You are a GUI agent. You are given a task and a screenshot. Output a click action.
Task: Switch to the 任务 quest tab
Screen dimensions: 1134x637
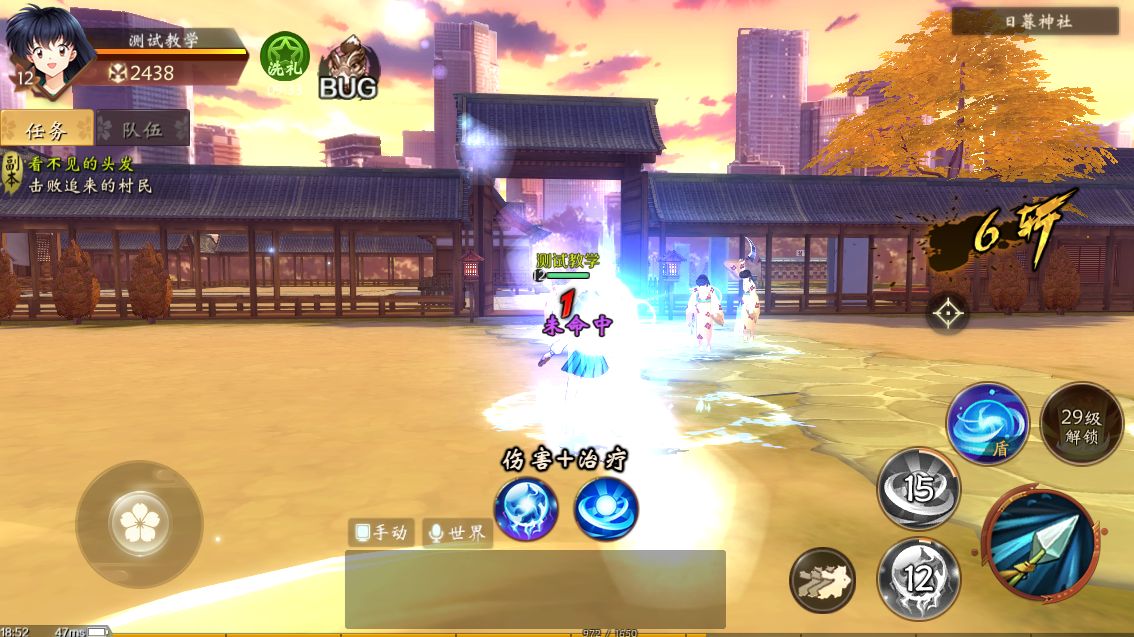pyautogui.click(x=46, y=128)
